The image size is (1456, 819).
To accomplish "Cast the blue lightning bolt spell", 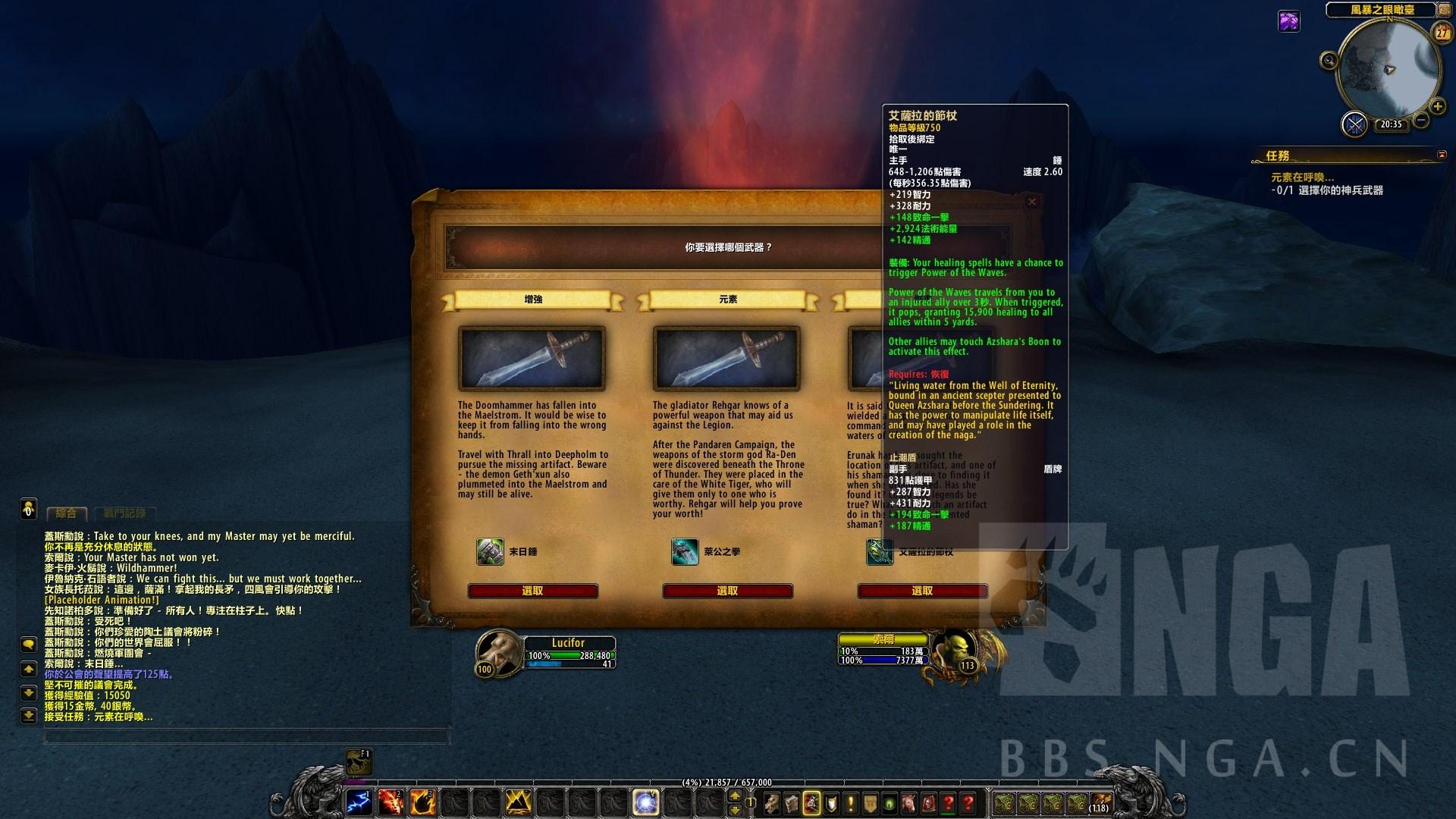I will click(x=359, y=802).
